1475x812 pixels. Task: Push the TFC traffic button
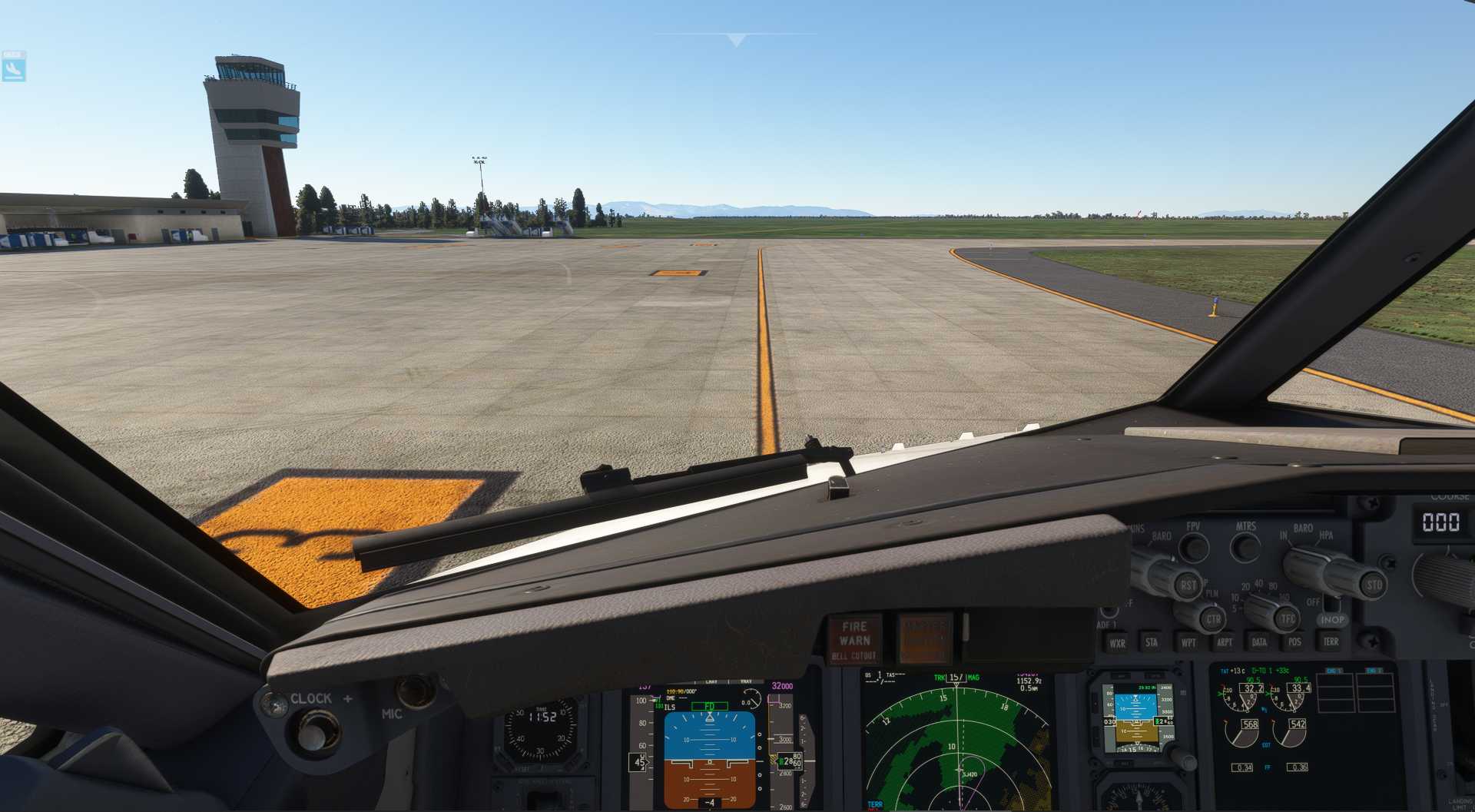1288,618
